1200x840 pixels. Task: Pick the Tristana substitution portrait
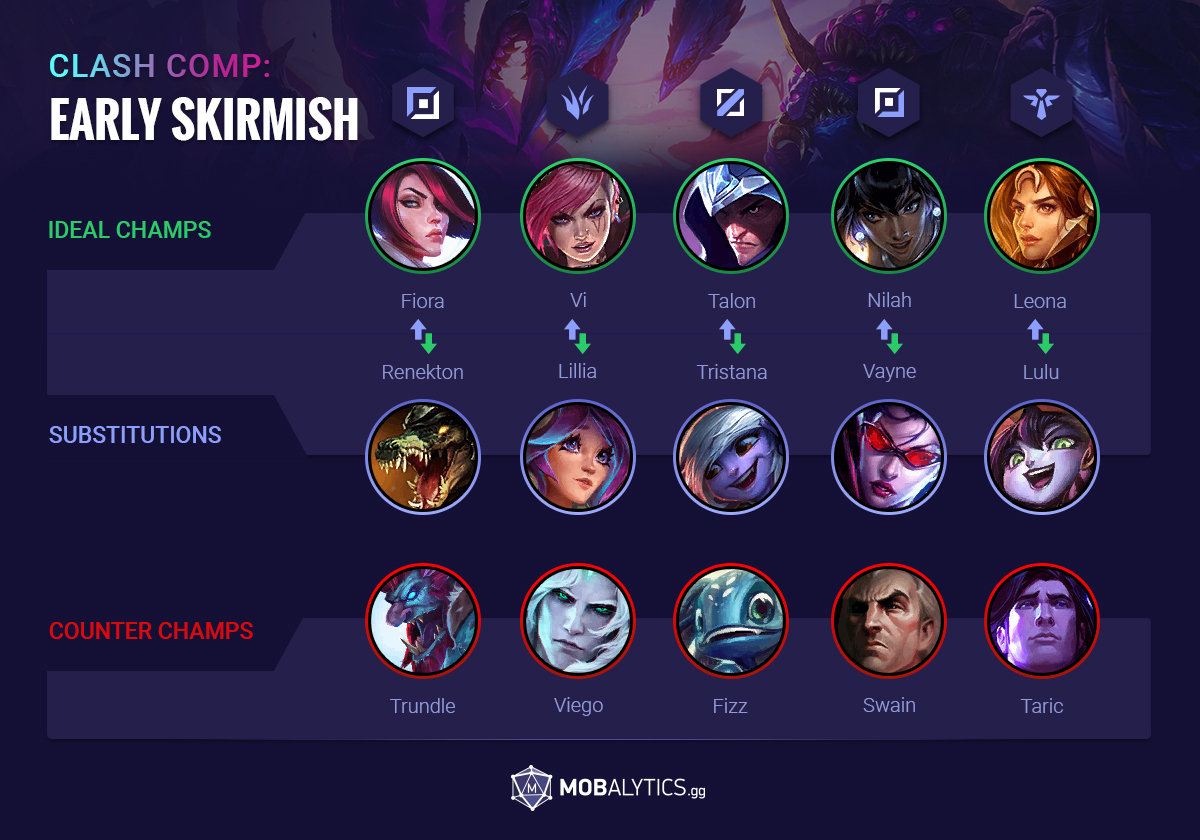pyautogui.click(x=731, y=457)
